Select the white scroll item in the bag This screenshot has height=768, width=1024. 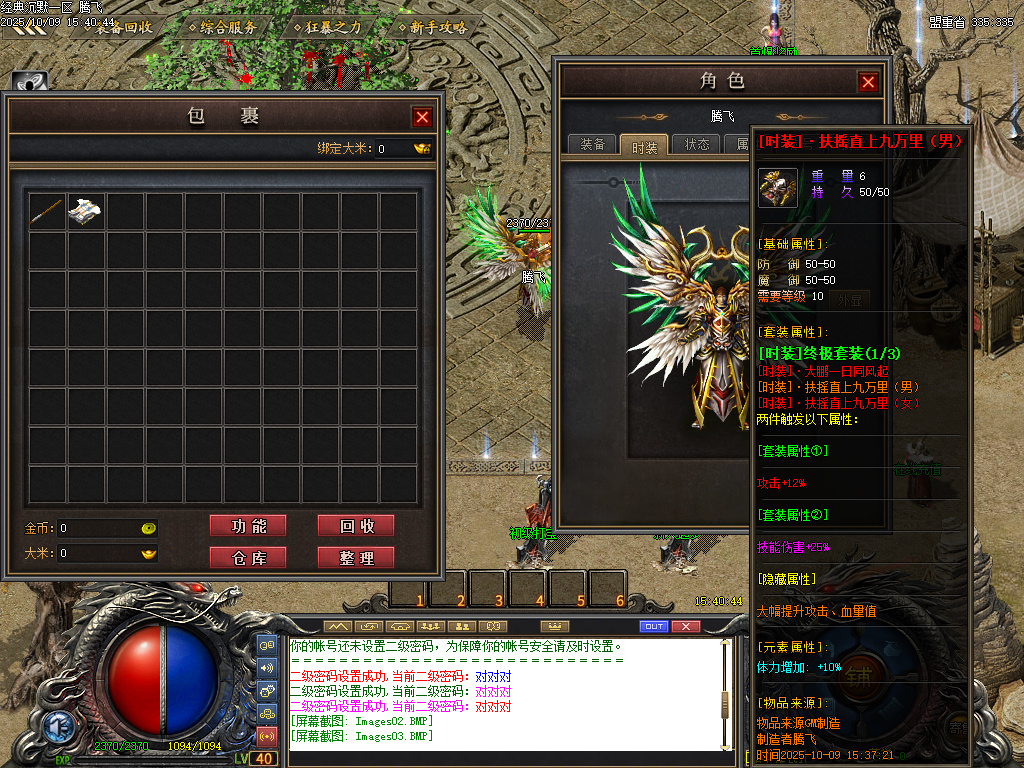pyautogui.click(x=86, y=211)
